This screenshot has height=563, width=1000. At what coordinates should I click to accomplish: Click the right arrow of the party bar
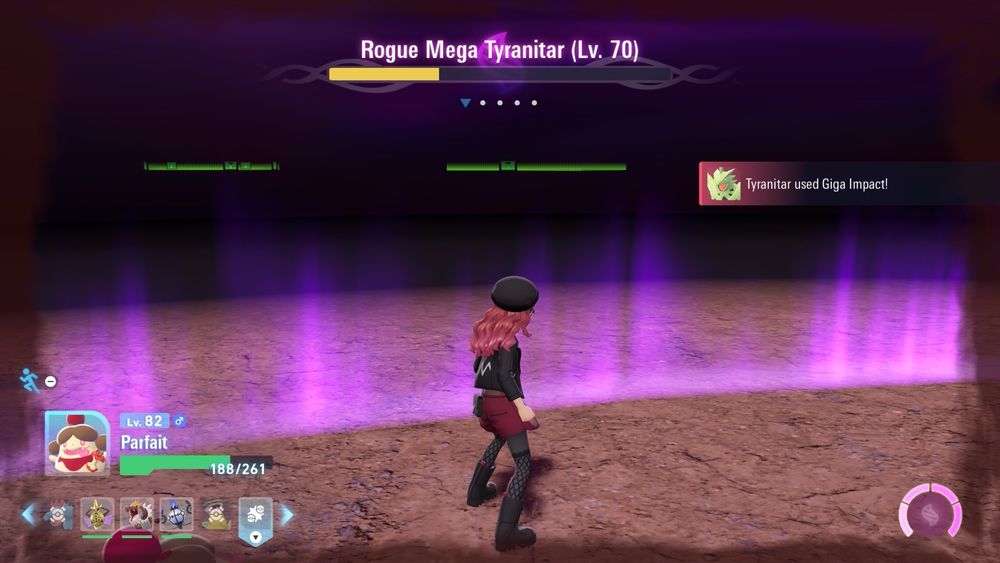[287, 514]
